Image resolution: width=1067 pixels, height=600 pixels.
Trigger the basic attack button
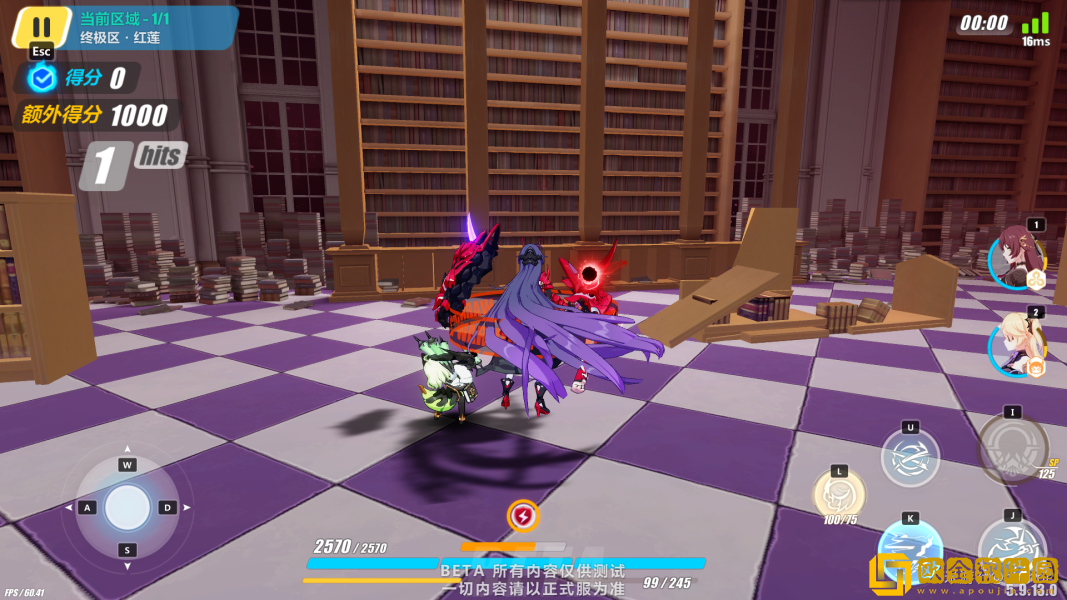coord(1011,553)
